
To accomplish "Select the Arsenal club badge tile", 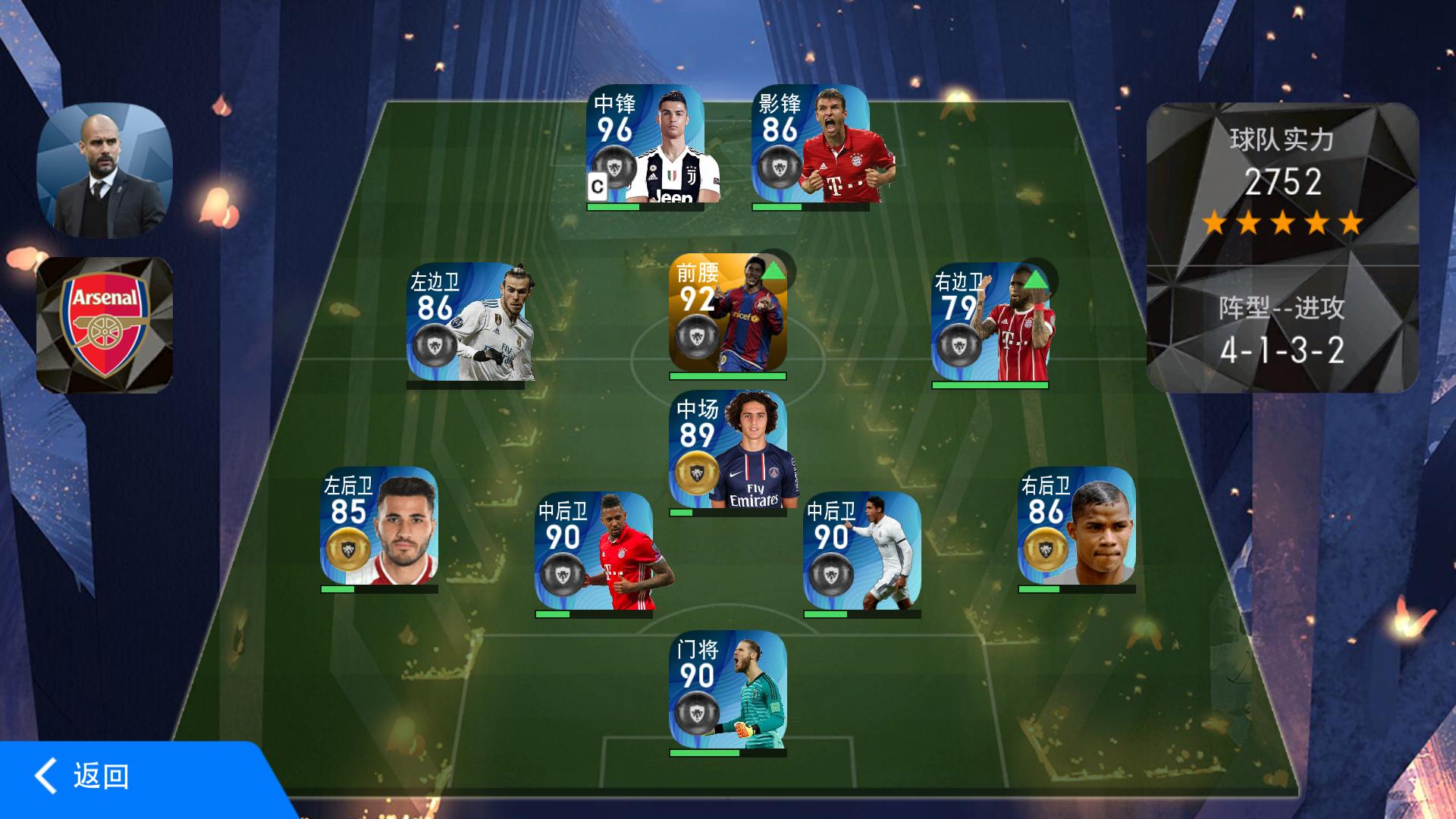I will [105, 325].
